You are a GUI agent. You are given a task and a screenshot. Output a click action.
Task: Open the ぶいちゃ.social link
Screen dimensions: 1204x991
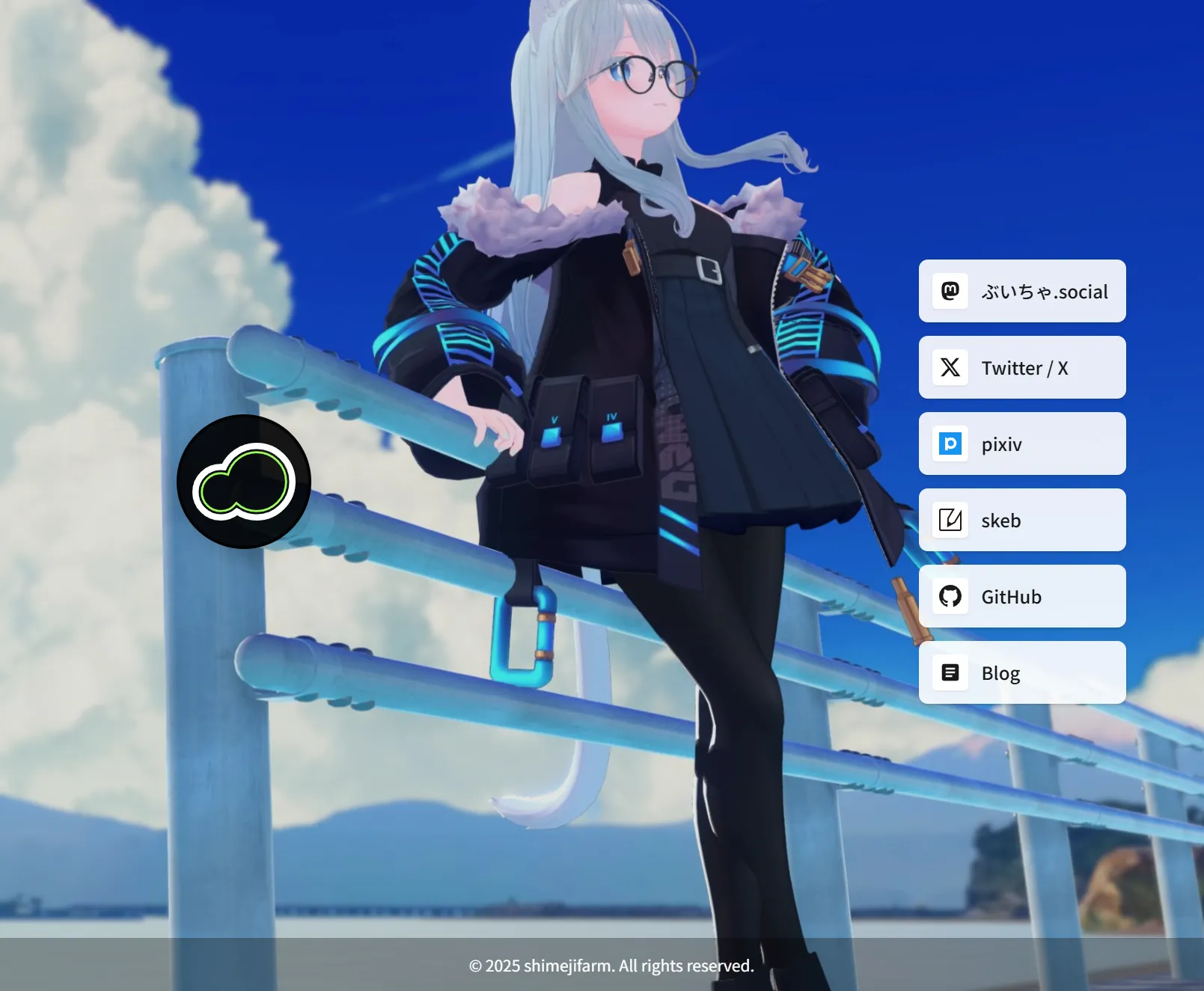1021,292
